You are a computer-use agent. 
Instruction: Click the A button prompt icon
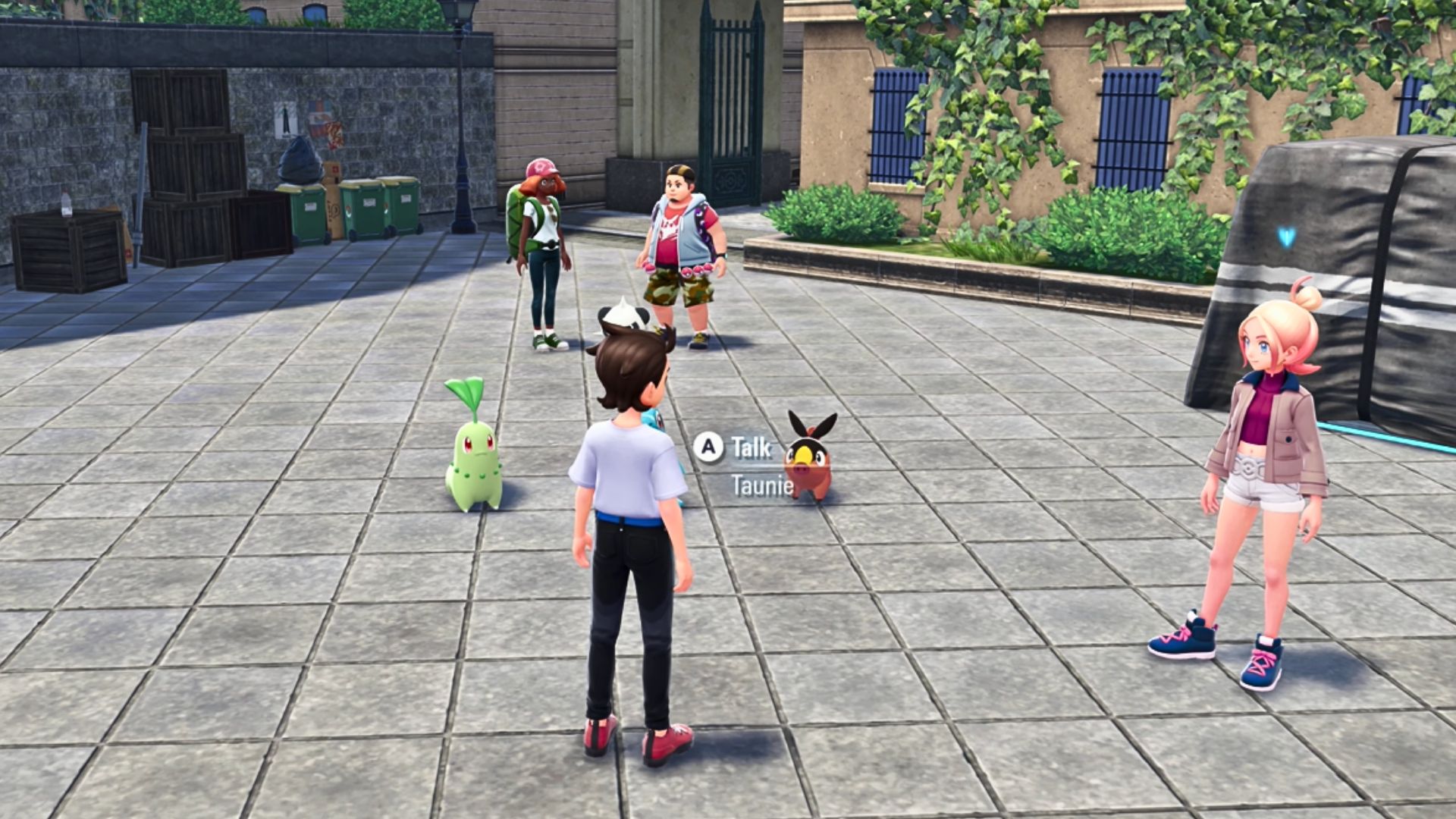point(709,448)
